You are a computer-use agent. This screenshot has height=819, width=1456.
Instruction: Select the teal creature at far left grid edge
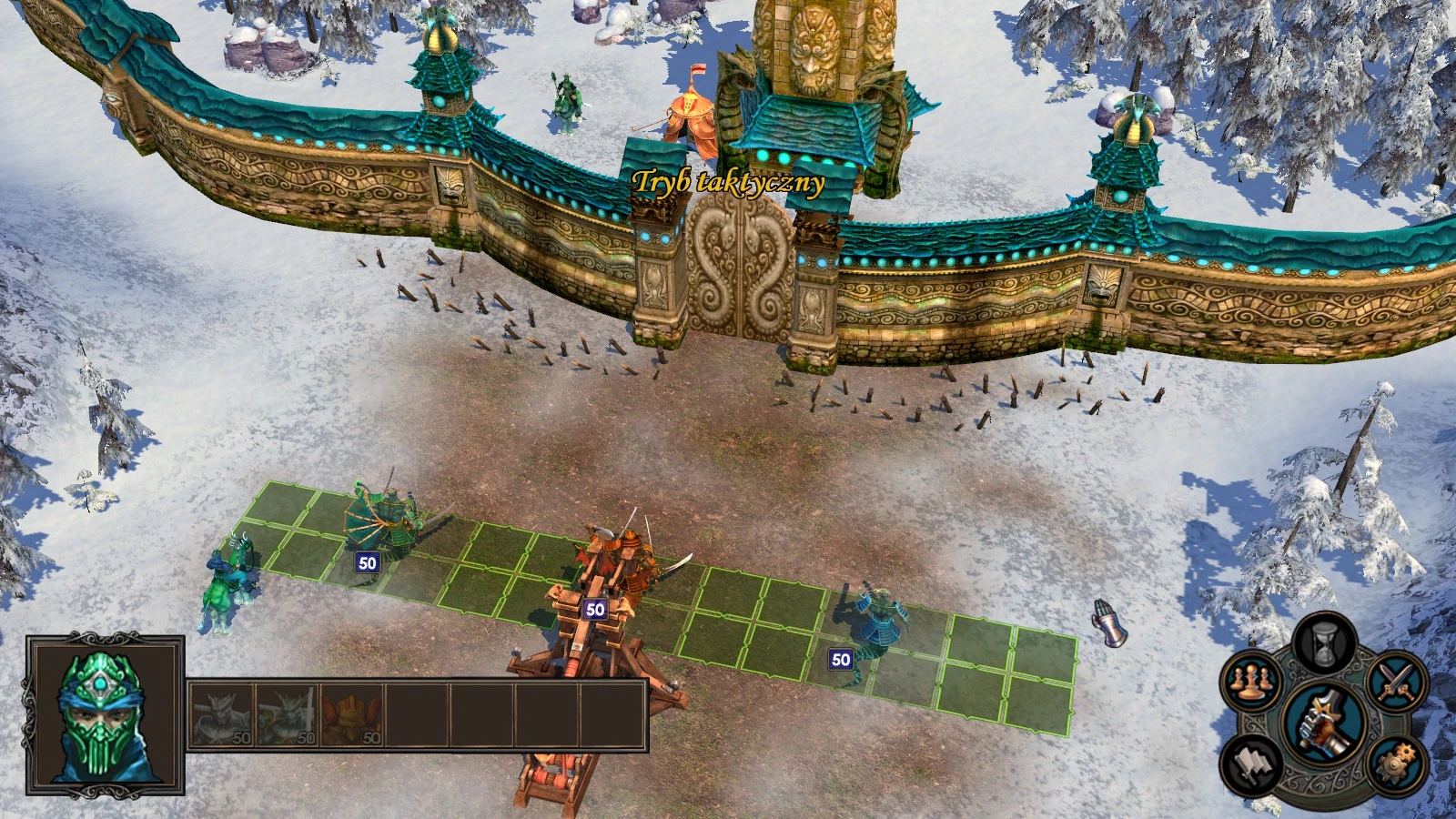point(229,578)
